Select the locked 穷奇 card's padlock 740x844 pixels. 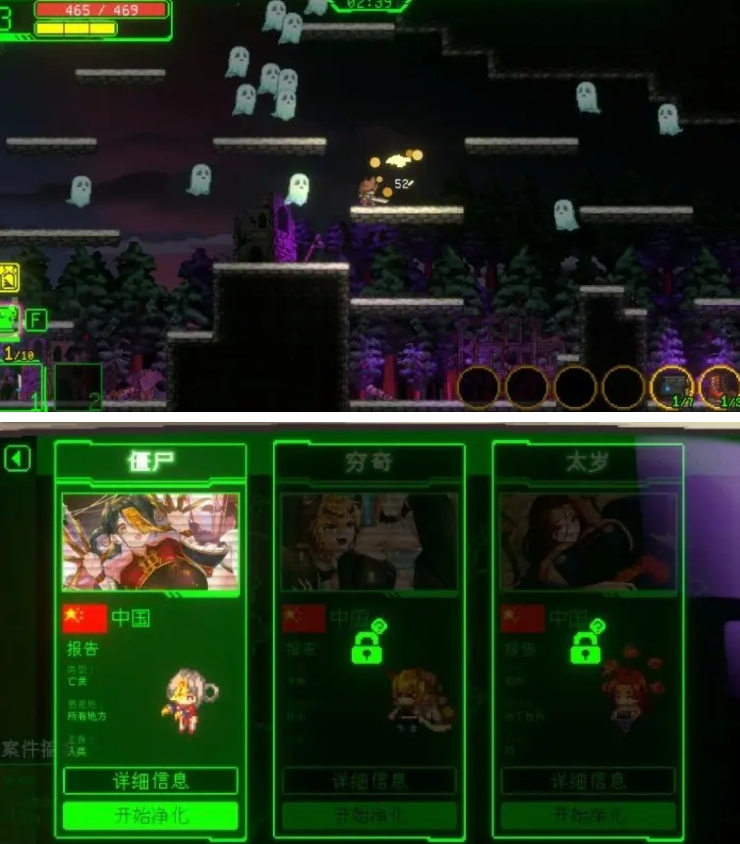(x=368, y=647)
